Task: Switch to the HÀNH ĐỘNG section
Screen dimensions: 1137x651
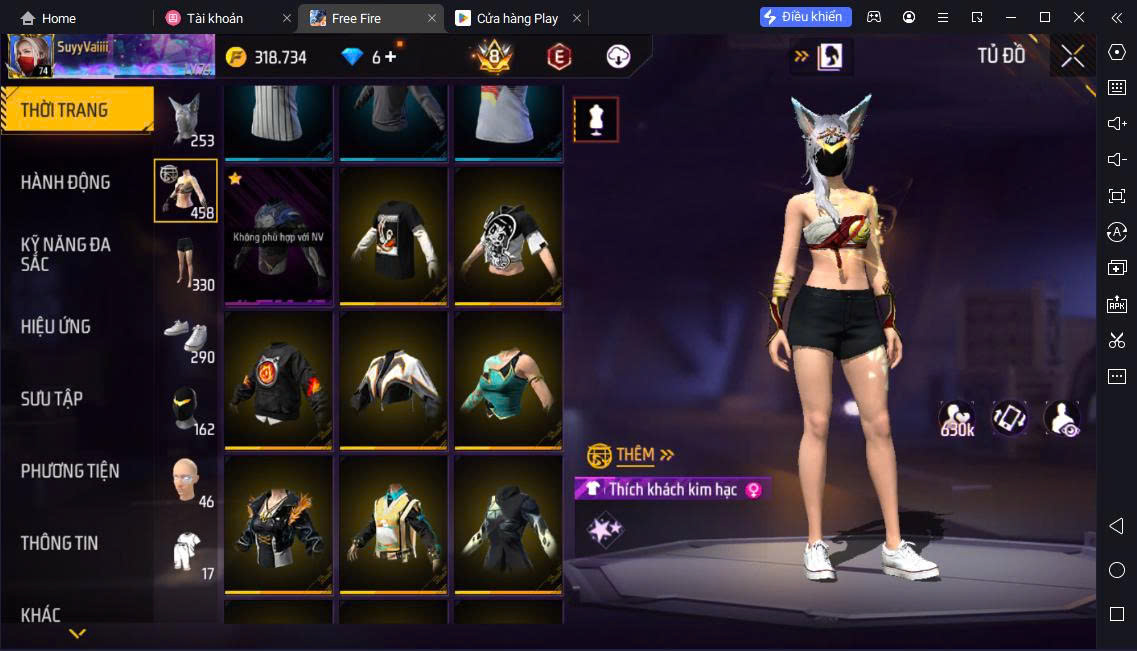Action: click(66, 182)
